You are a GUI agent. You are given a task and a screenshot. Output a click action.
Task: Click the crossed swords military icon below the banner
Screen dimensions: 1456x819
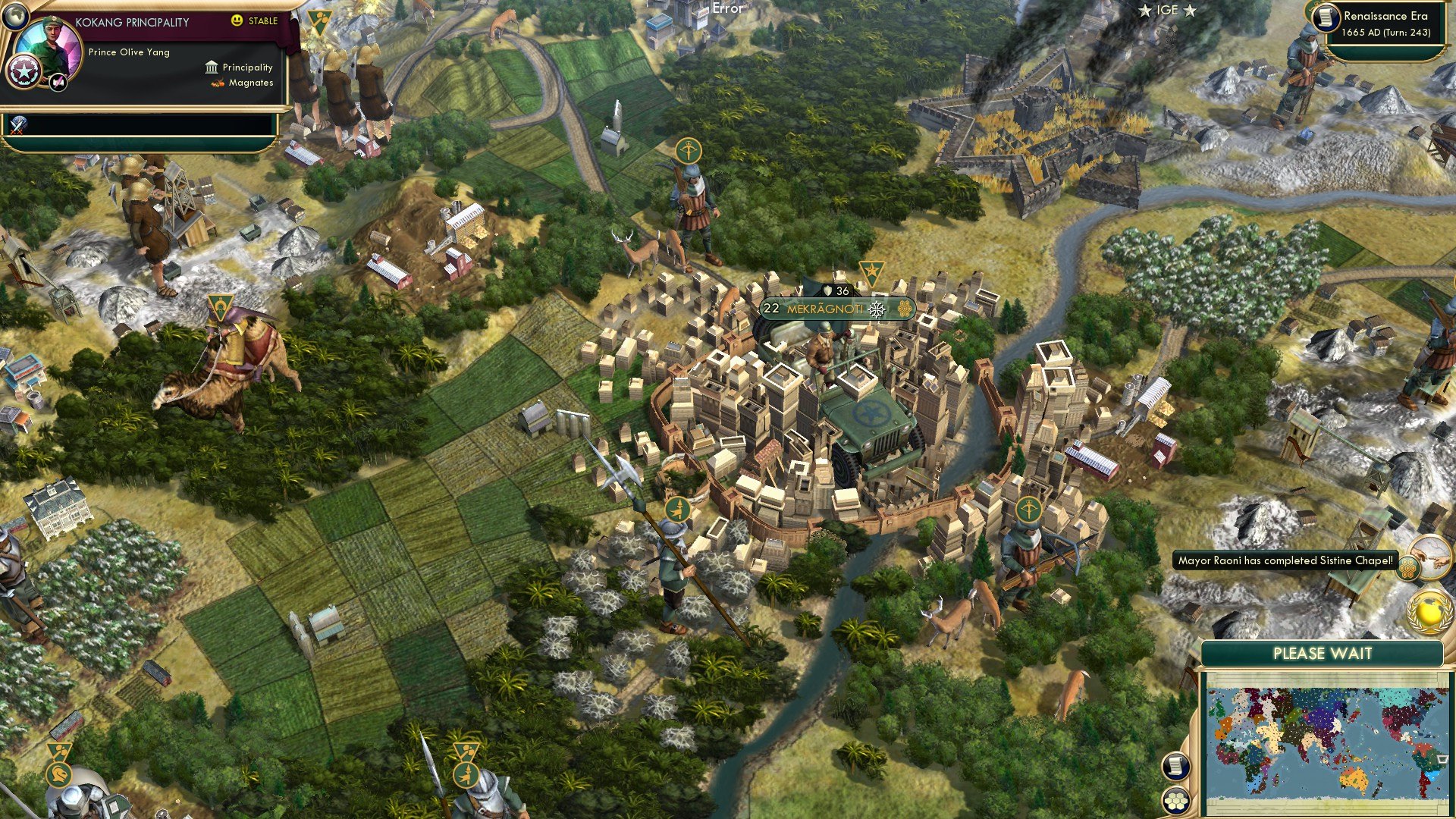17,126
